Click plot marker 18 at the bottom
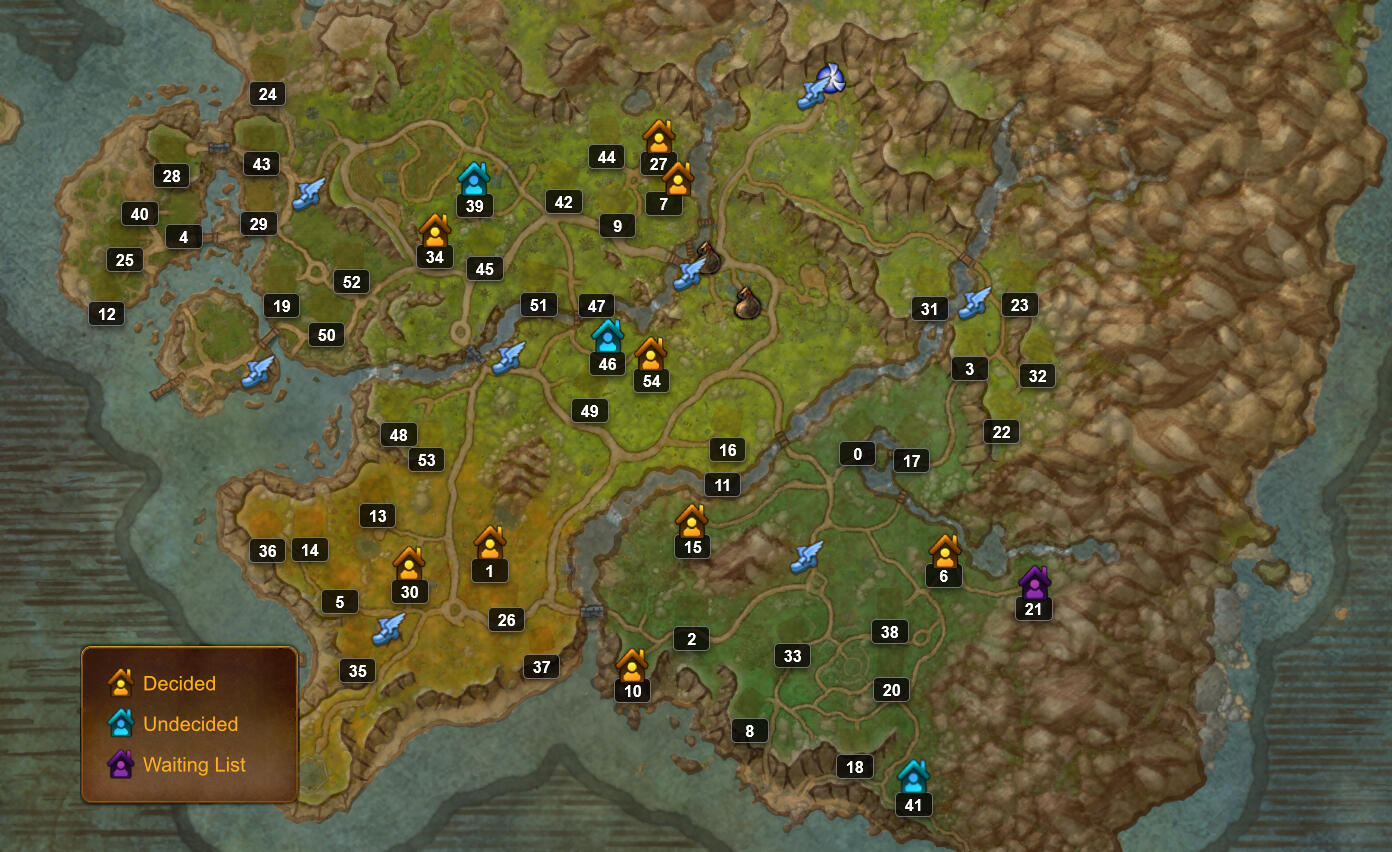 [x=854, y=766]
